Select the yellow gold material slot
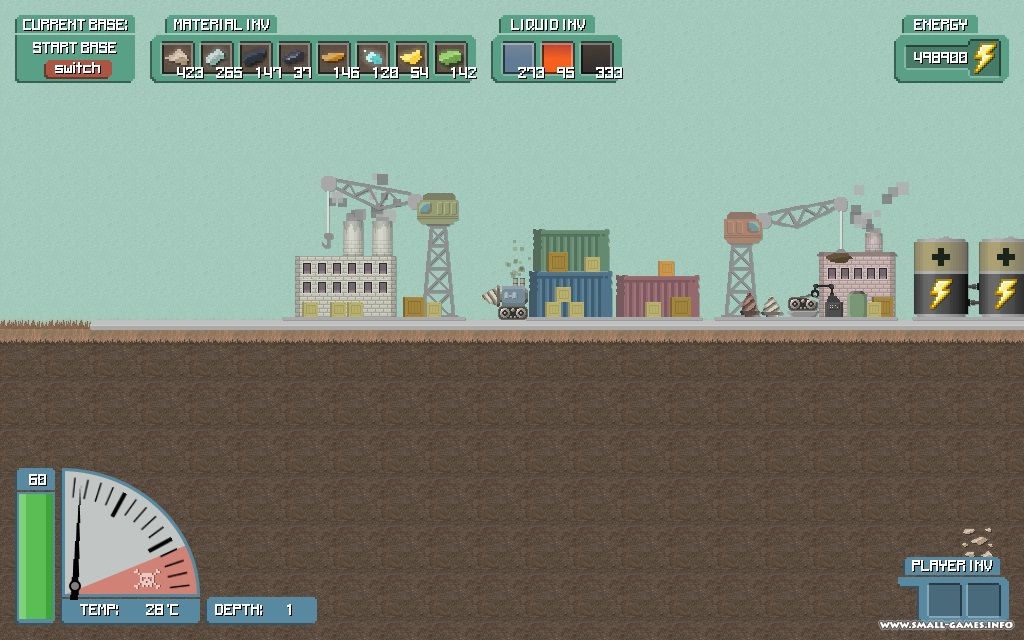 tap(411, 57)
